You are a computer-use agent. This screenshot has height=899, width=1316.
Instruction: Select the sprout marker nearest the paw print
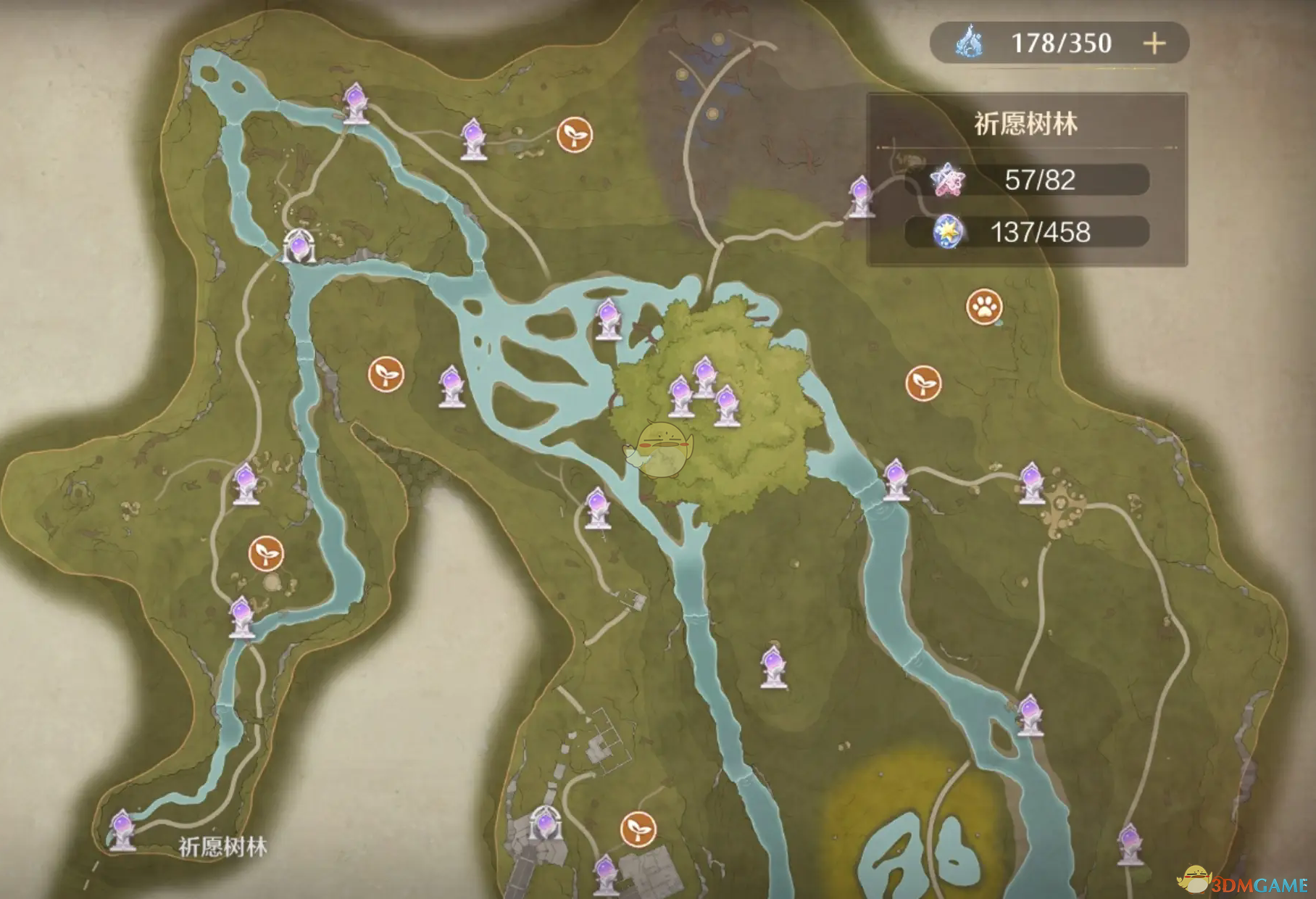point(923,382)
